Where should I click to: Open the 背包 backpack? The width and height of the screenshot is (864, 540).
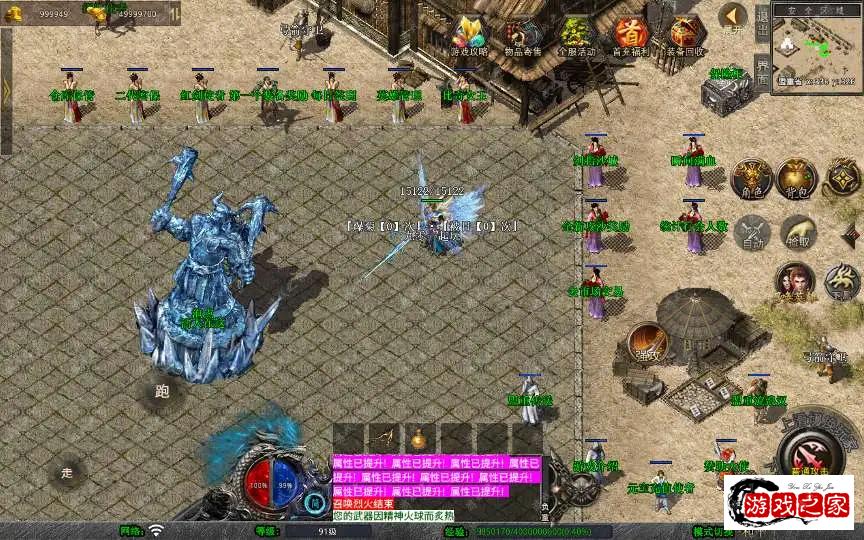click(x=797, y=177)
